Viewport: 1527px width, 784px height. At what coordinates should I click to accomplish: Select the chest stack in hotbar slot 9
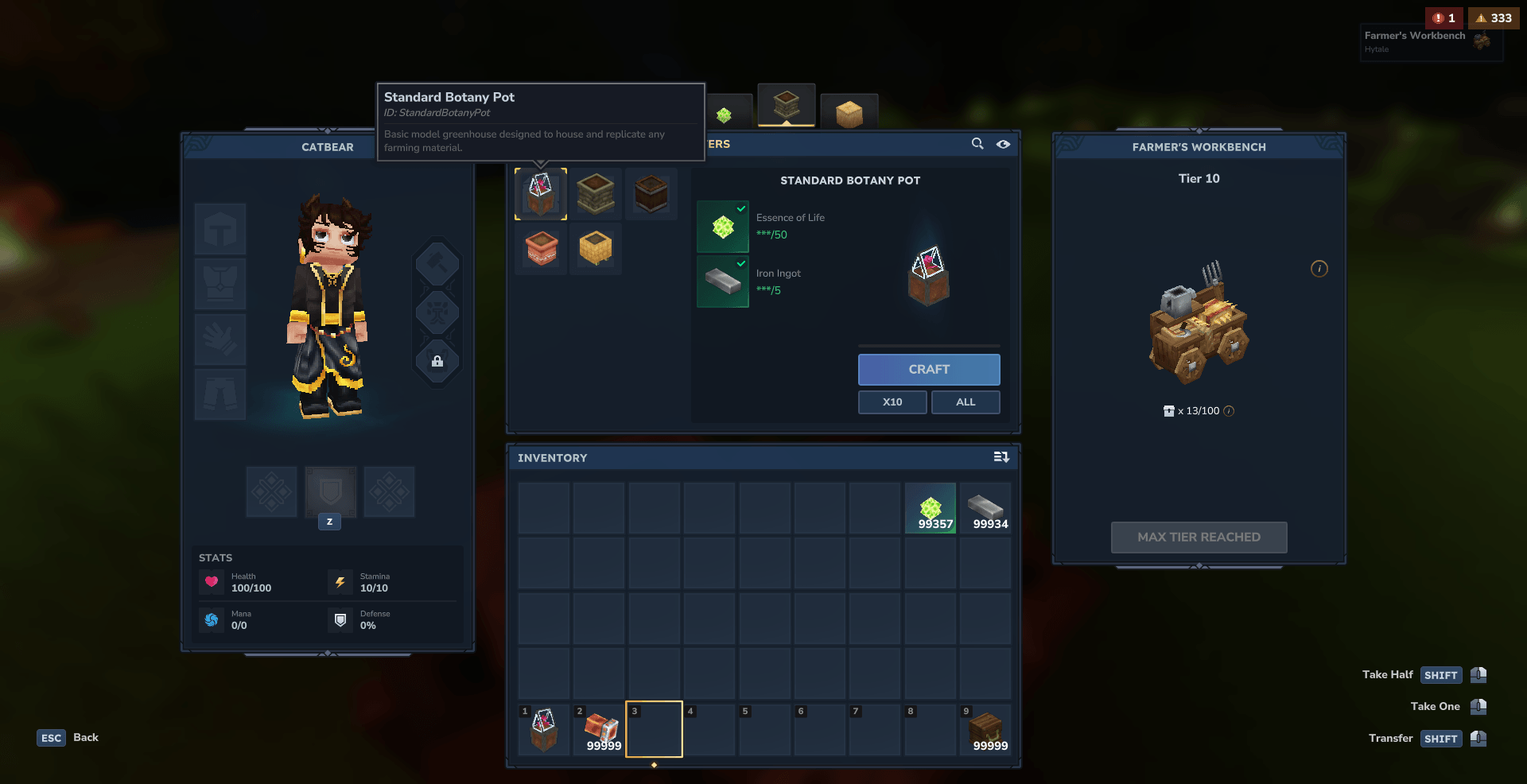985,729
